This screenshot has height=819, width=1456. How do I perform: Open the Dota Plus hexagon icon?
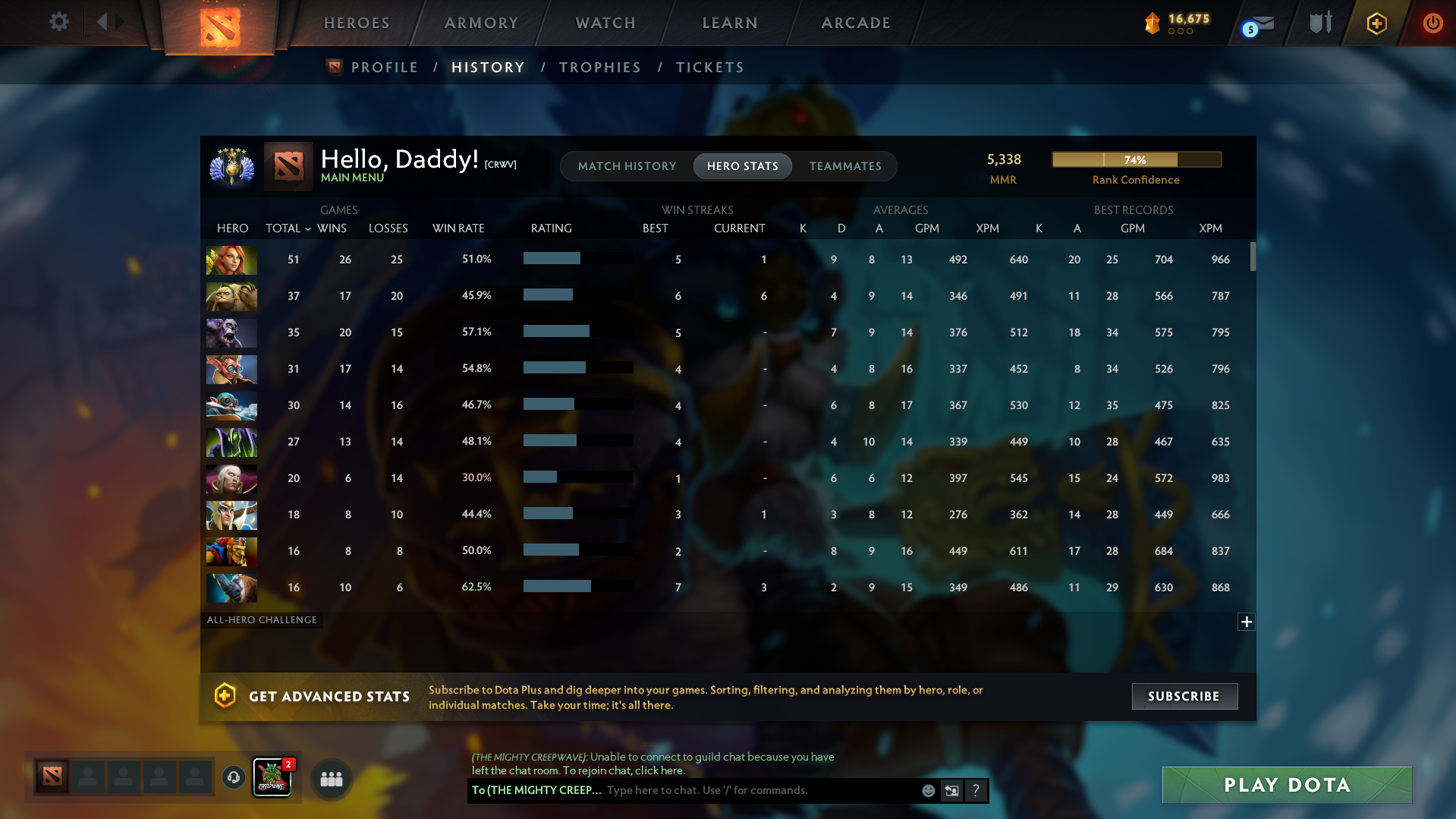tap(1376, 24)
